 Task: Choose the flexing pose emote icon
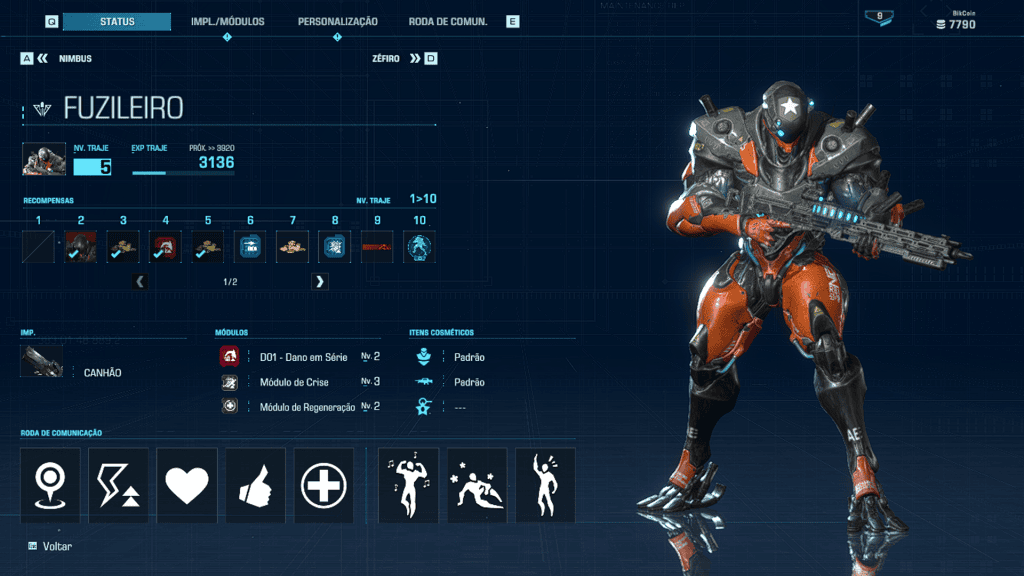(x=408, y=485)
